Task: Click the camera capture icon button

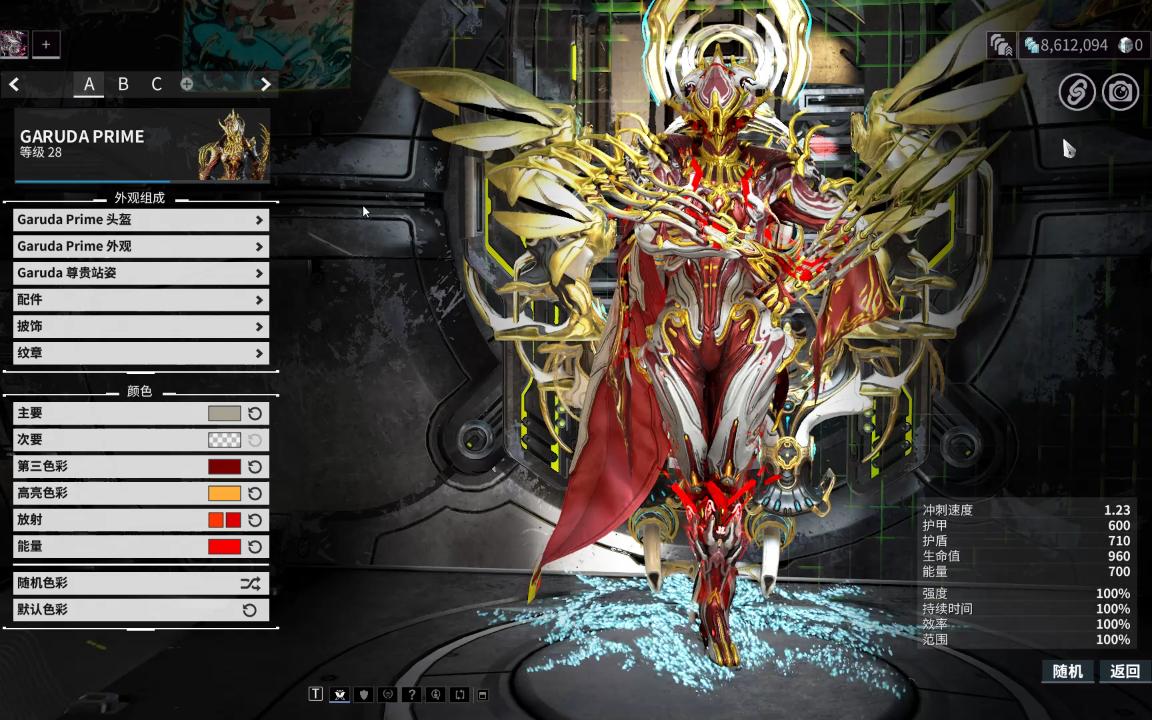Action: click(x=1121, y=93)
